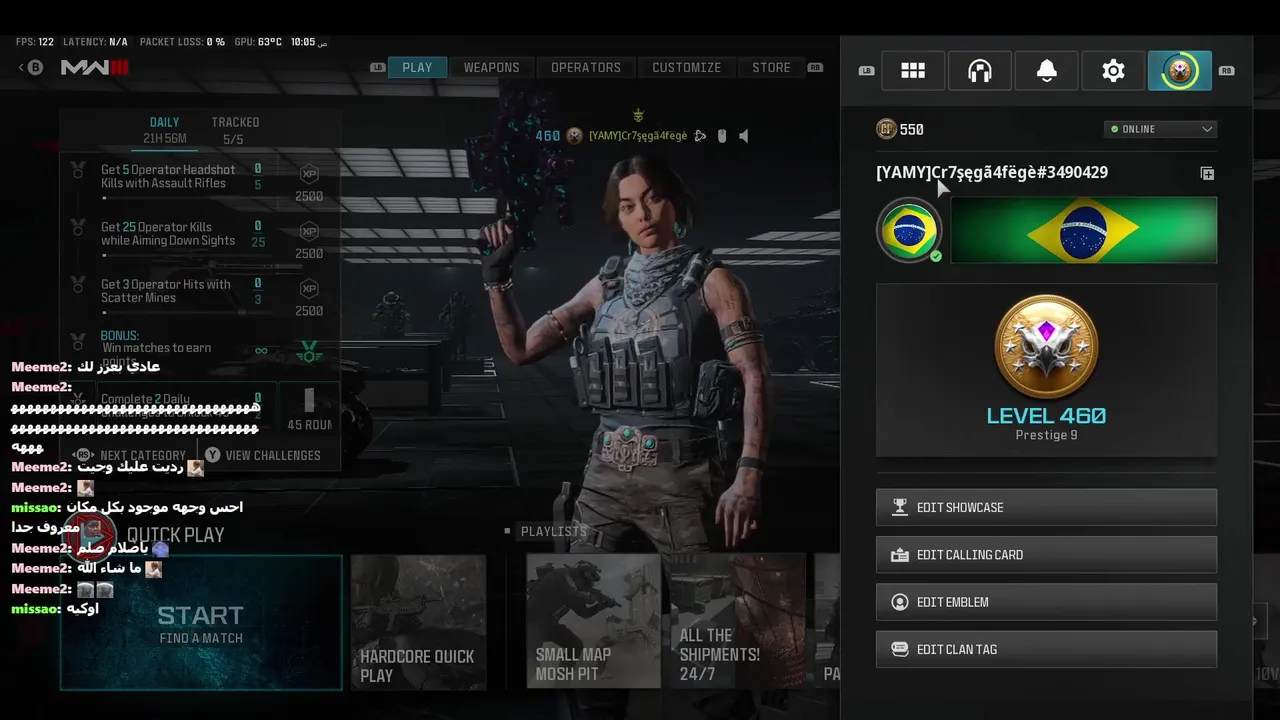Copy the player ID using copy icon
Viewport: 1280px width, 720px height.
1207,173
